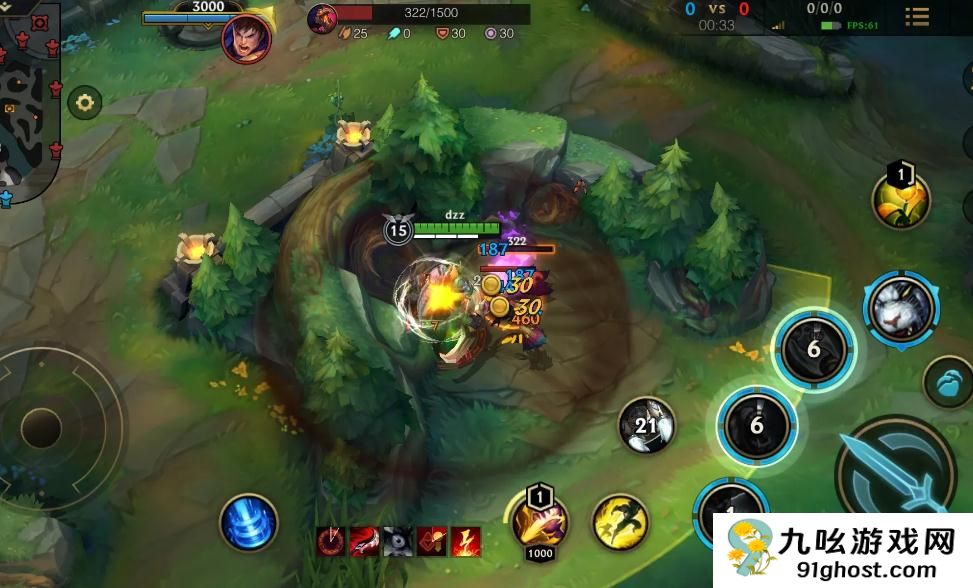This screenshot has height=588, width=973.
Task: Use the yellow flower item button
Action: [x=901, y=201]
